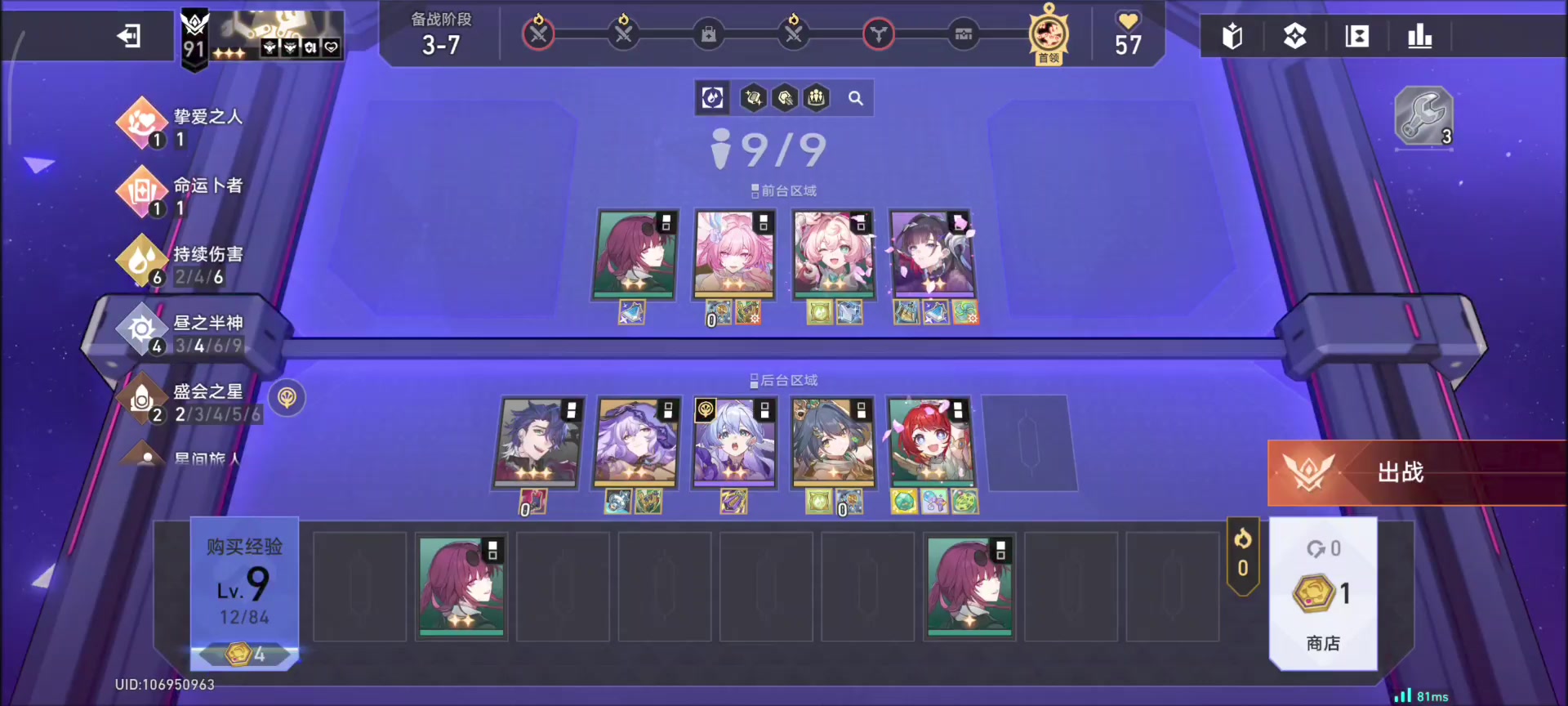Open the search filter in the shop bar

[856, 98]
